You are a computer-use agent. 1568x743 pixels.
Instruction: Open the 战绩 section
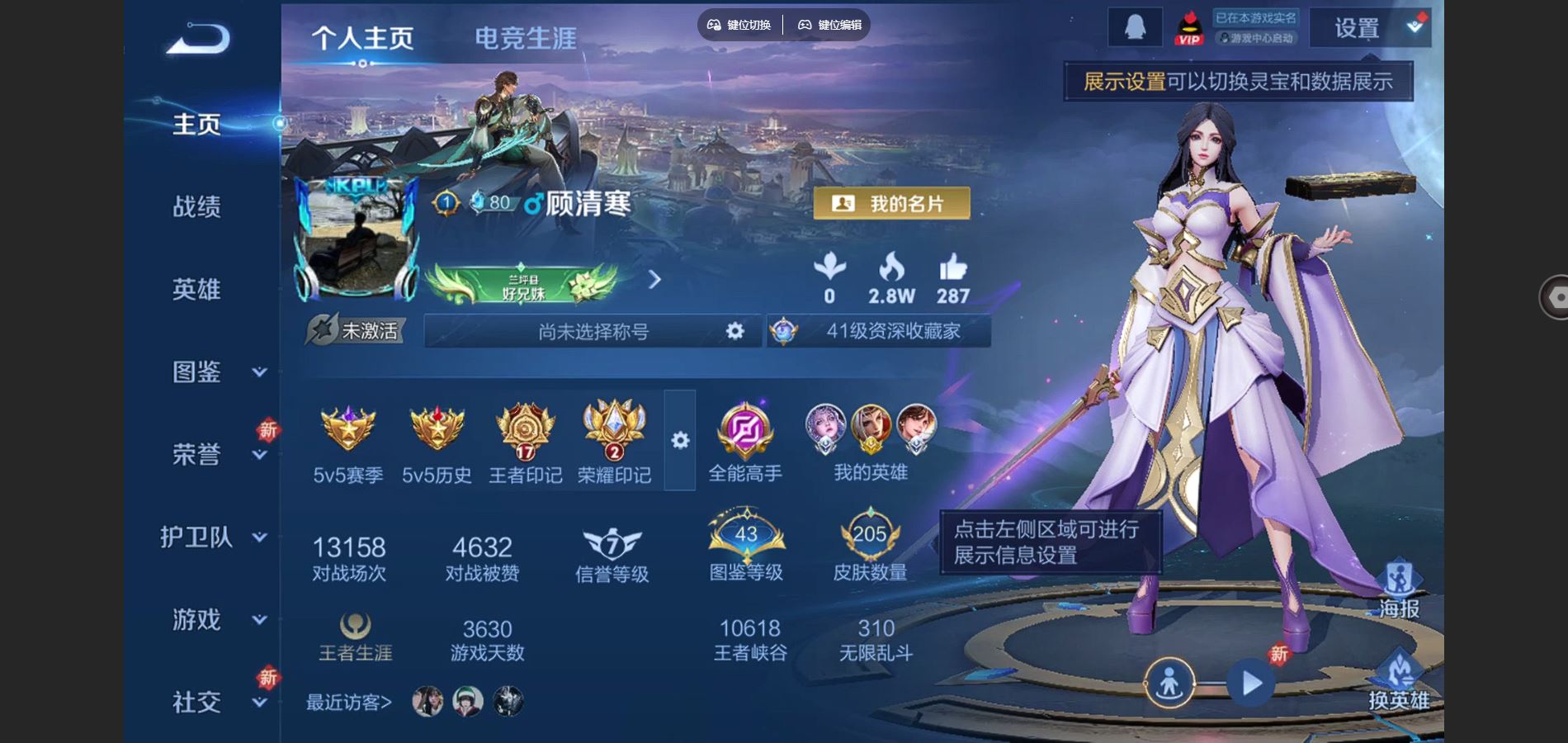click(x=196, y=206)
